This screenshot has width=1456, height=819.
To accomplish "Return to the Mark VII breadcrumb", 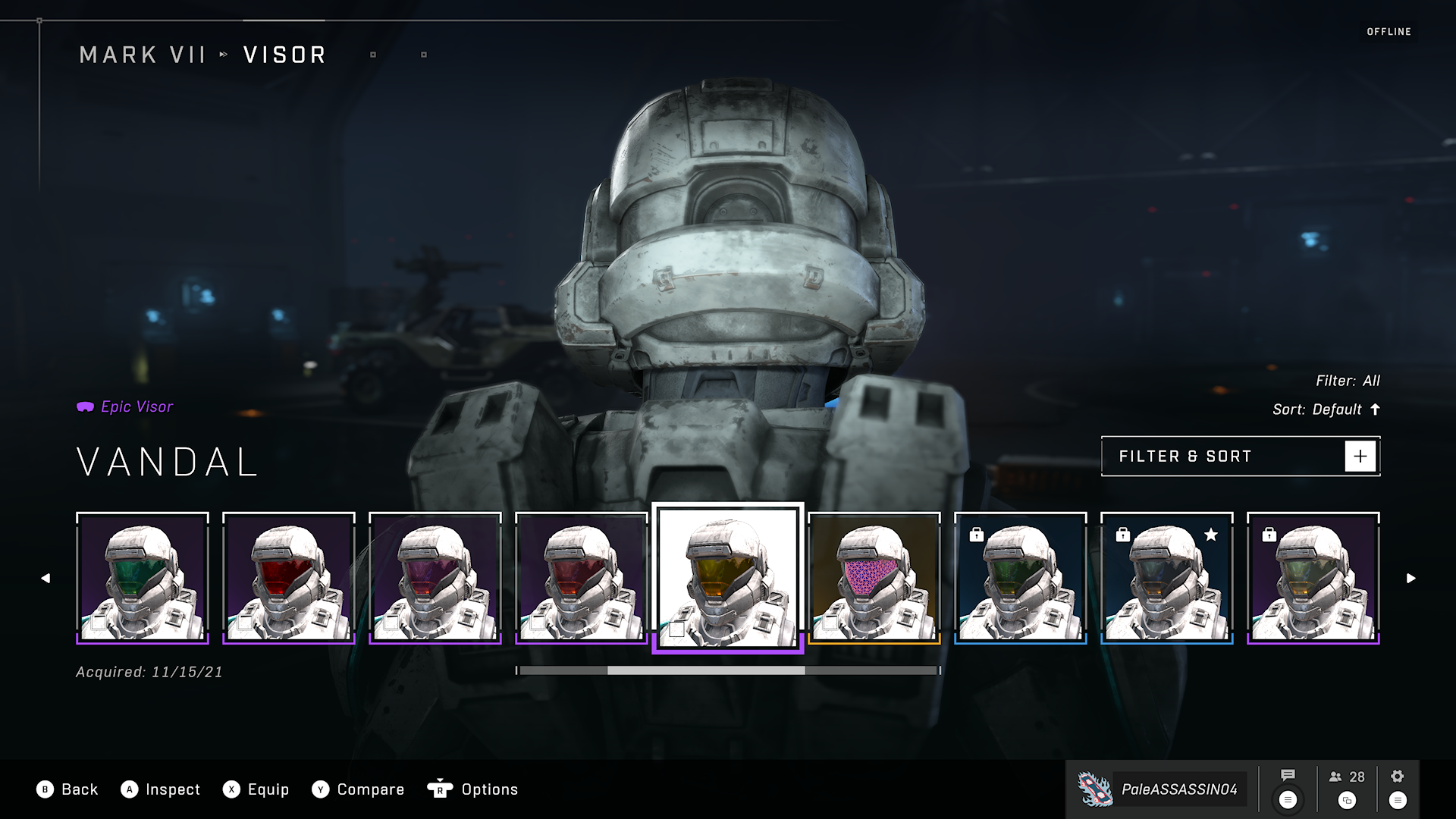I will point(143,55).
